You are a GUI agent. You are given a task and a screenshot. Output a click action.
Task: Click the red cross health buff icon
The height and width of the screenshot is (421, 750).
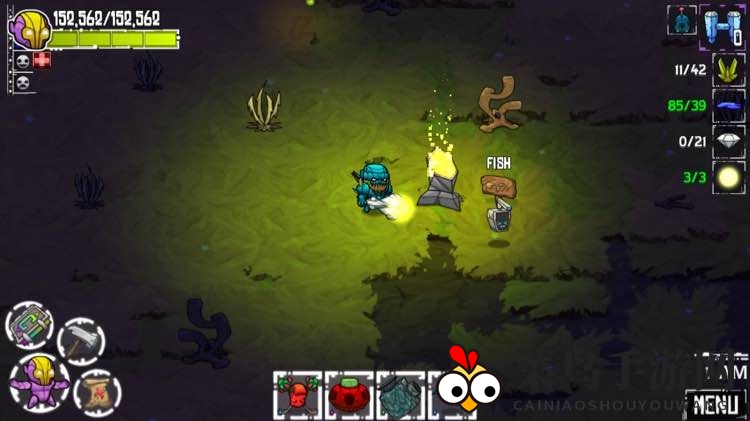pyautogui.click(x=41, y=60)
